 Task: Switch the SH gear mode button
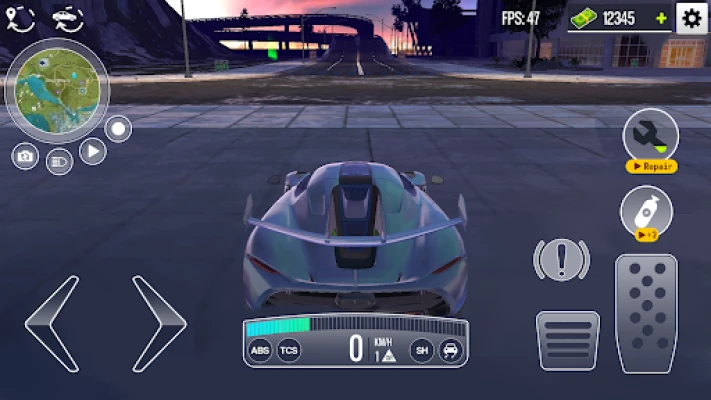pyautogui.click(x=422, y=350)
